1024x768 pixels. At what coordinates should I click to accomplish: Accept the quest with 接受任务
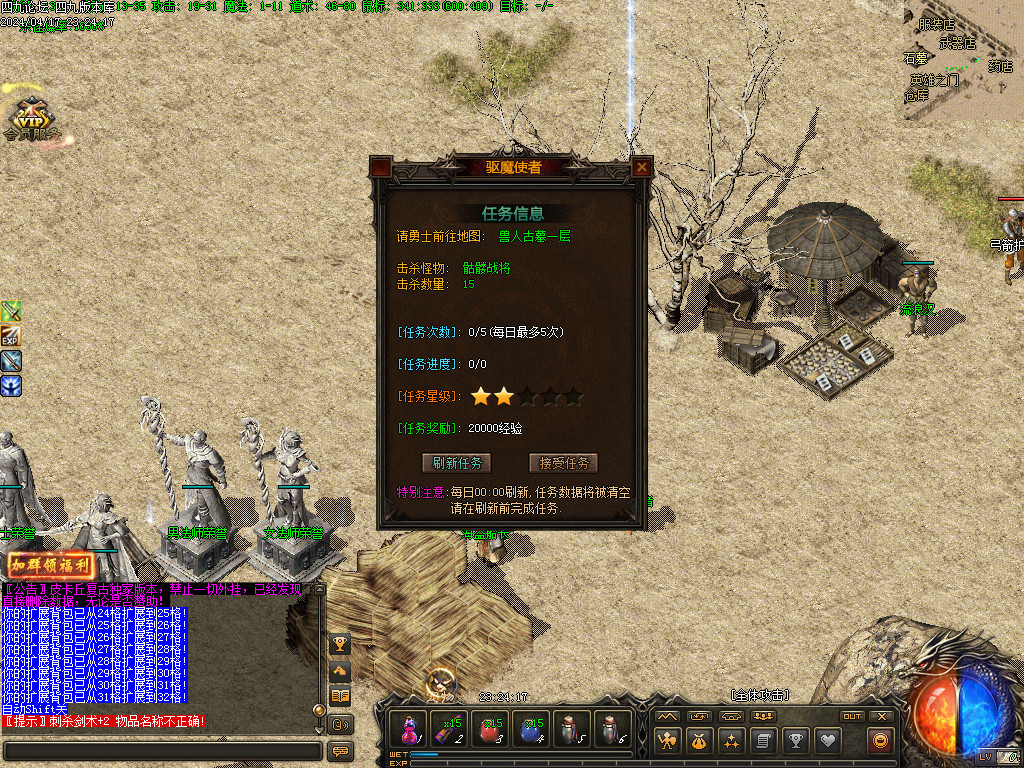[x=563, y=463]
